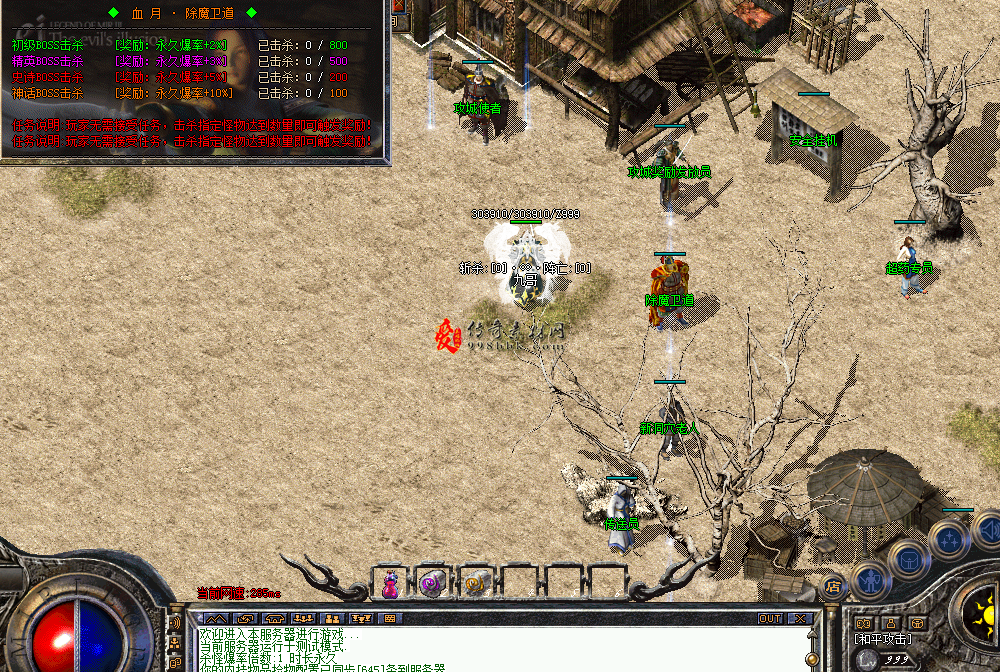This screenshot has height=672, width=1000.
Task: Click the single person icon above attack mode
Action: coord(889,623)
